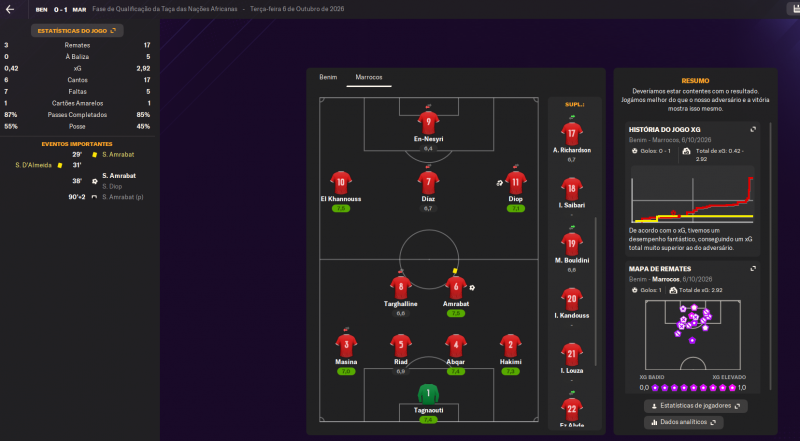Screen dimensions: 800x441
Task: Select Diop, shirt number 11
Action: point(515,182)
